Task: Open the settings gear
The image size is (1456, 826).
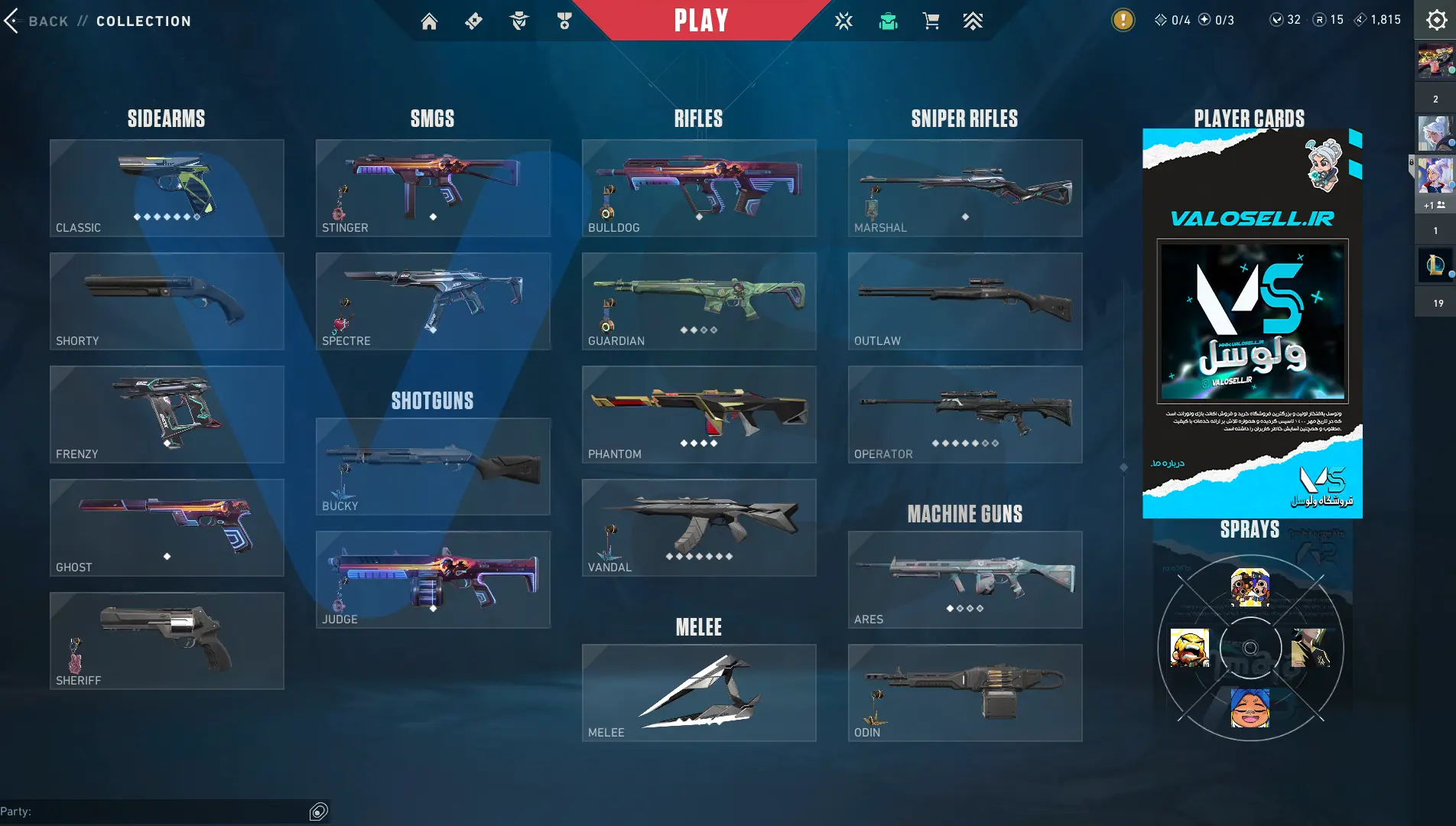Action: click(1436, 21)
